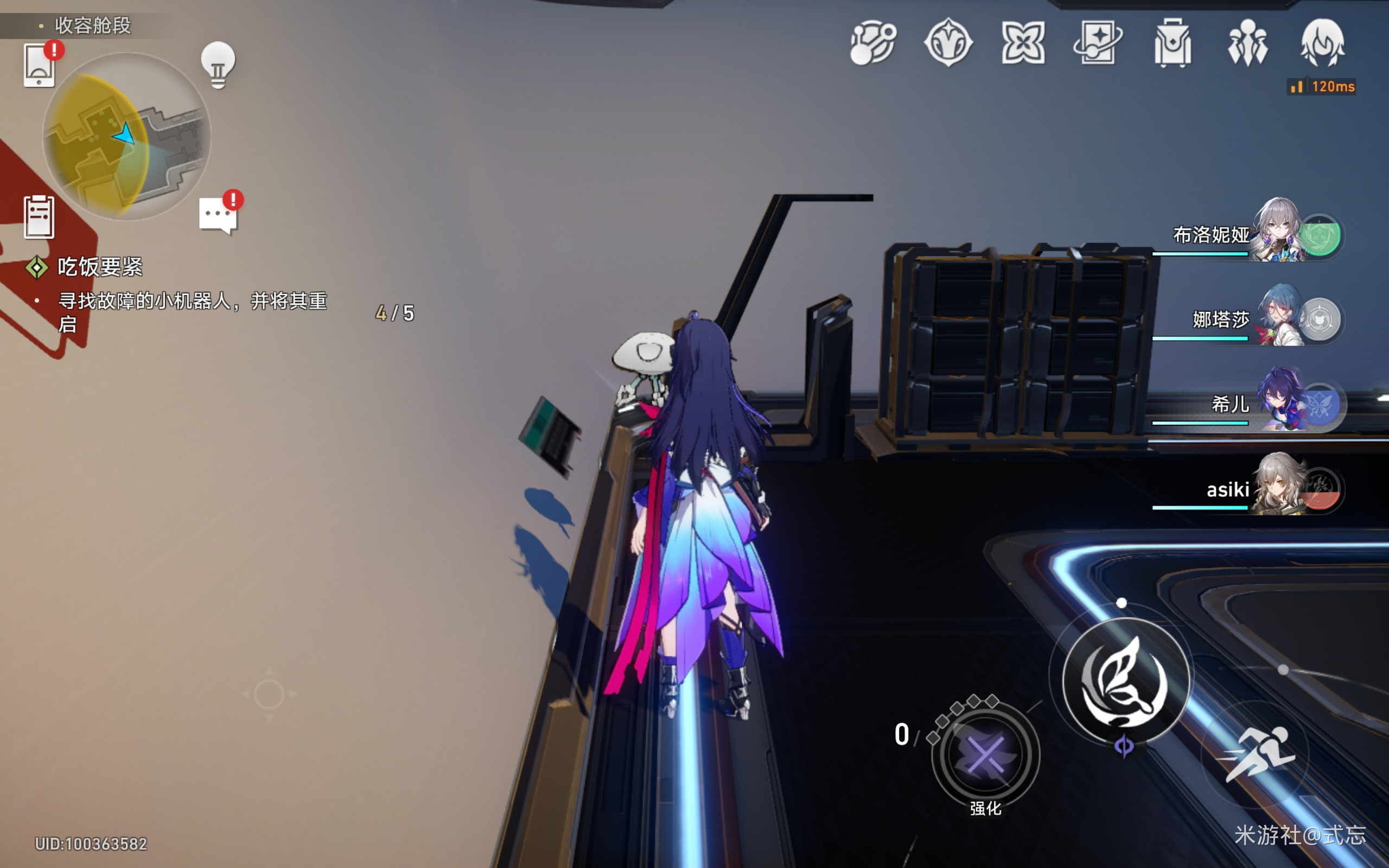The image size is (1389, 868).
Task: Open the team lineup icon
Action: tap(1248, 43)
